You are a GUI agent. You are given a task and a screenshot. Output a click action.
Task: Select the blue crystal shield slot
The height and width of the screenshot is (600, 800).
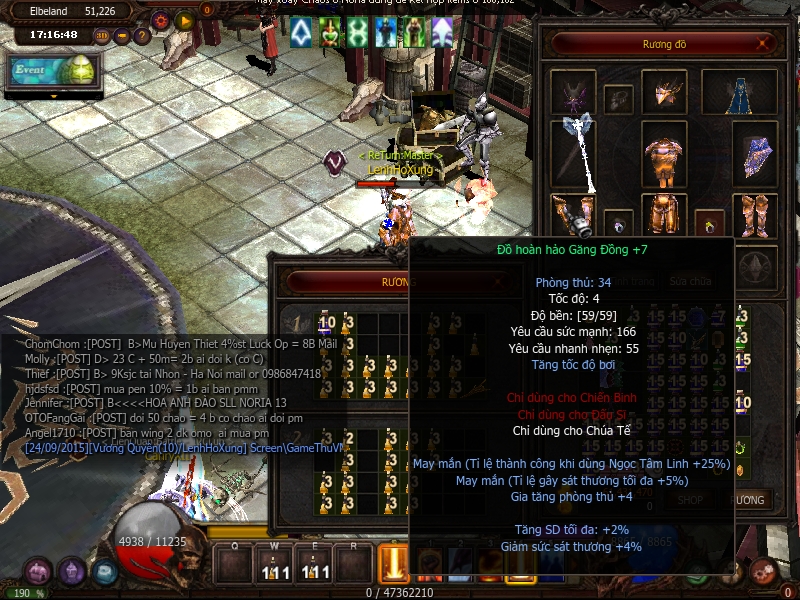tap(757, 155)
